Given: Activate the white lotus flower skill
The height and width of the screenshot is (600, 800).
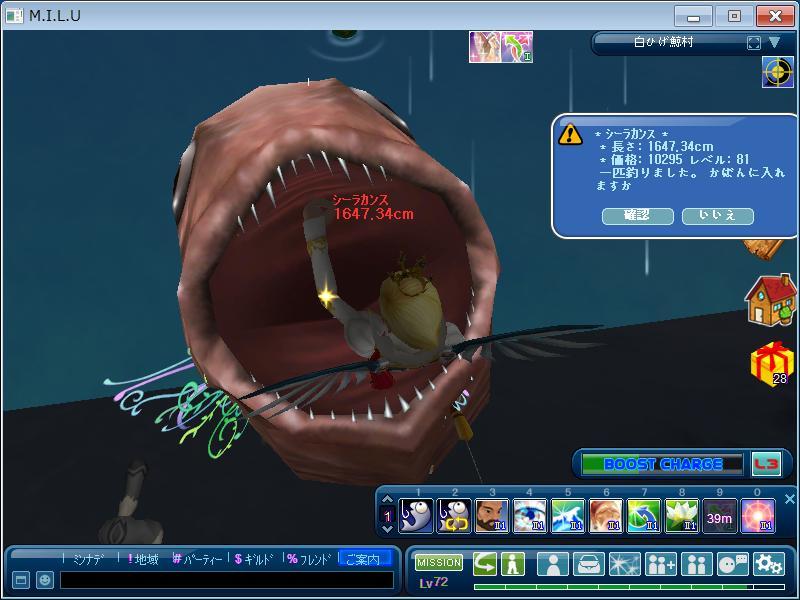Looking at the screenshot, I should [x=682, y=516].
